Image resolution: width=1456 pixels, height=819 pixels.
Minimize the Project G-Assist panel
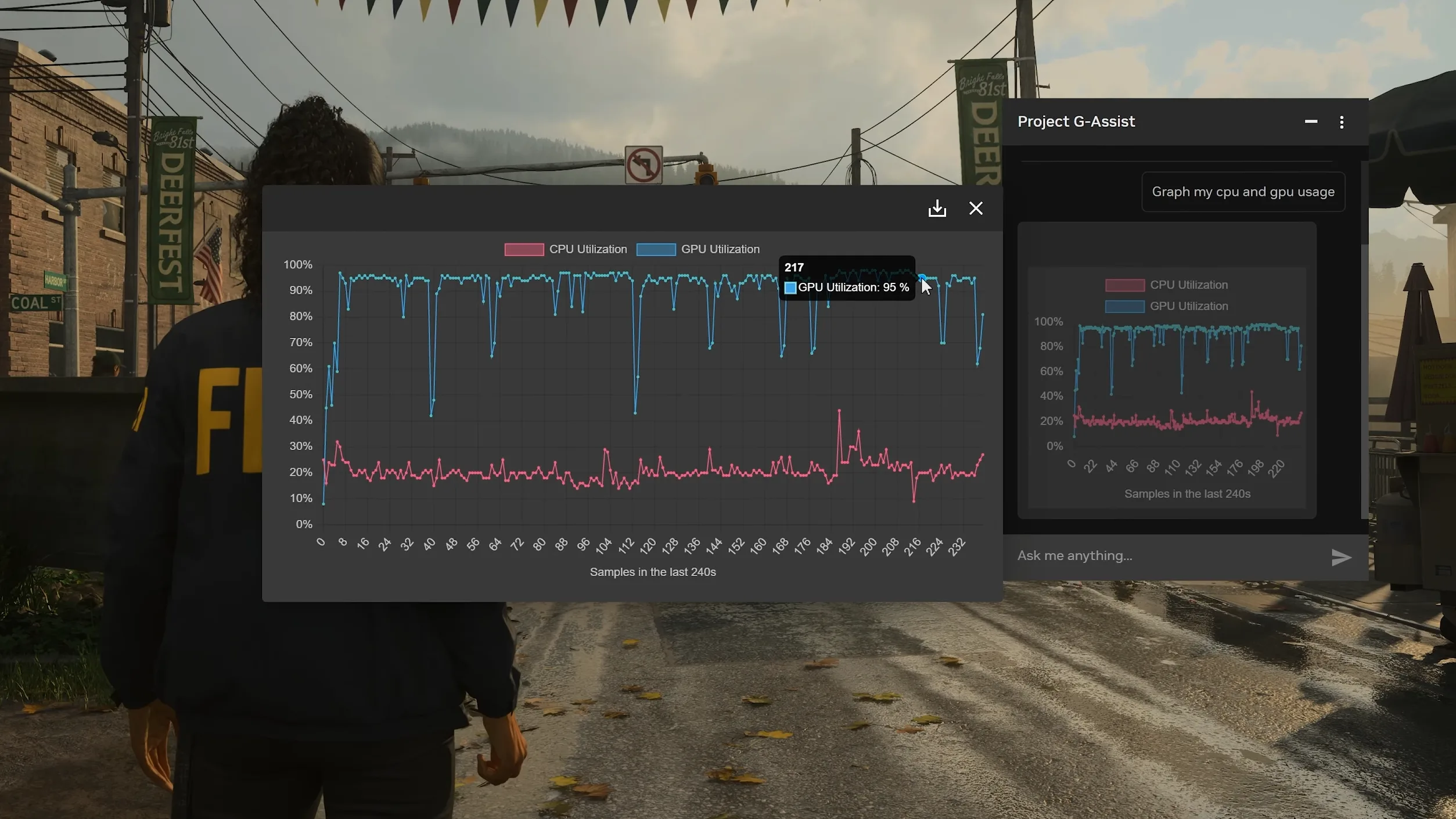(x=1310, y=122)
